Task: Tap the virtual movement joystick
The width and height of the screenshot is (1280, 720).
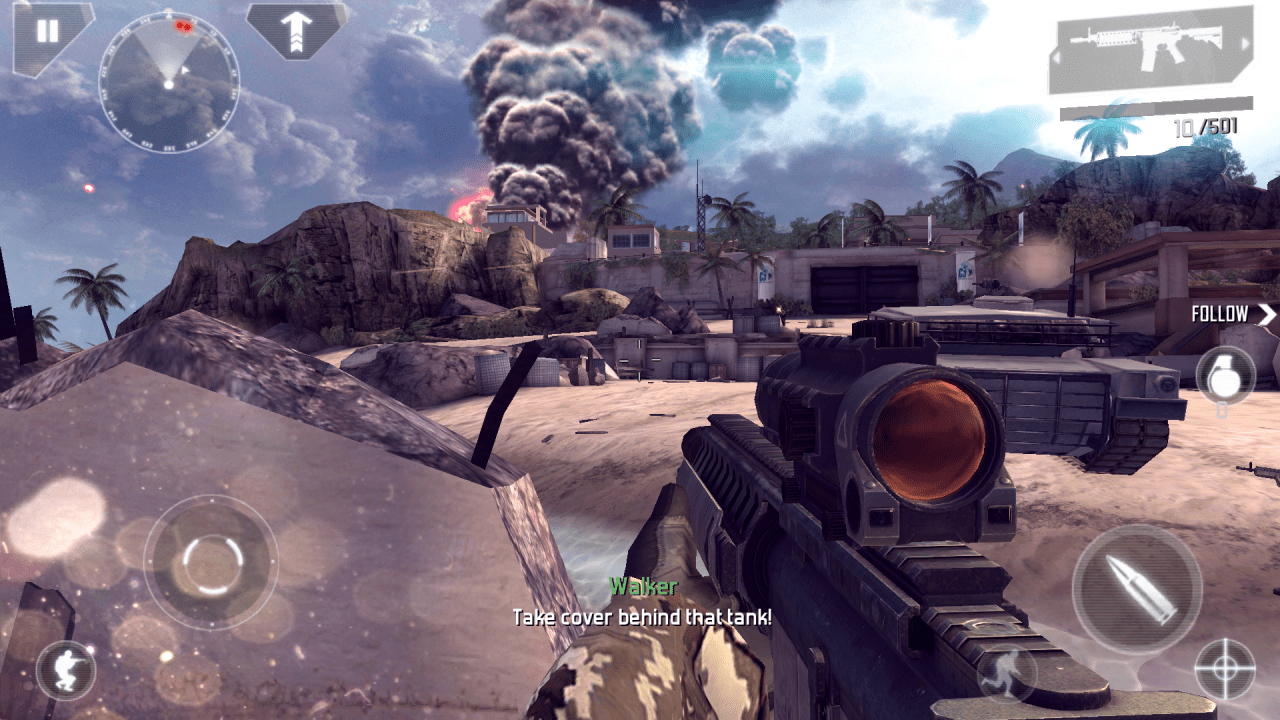Action: (210, 562)
